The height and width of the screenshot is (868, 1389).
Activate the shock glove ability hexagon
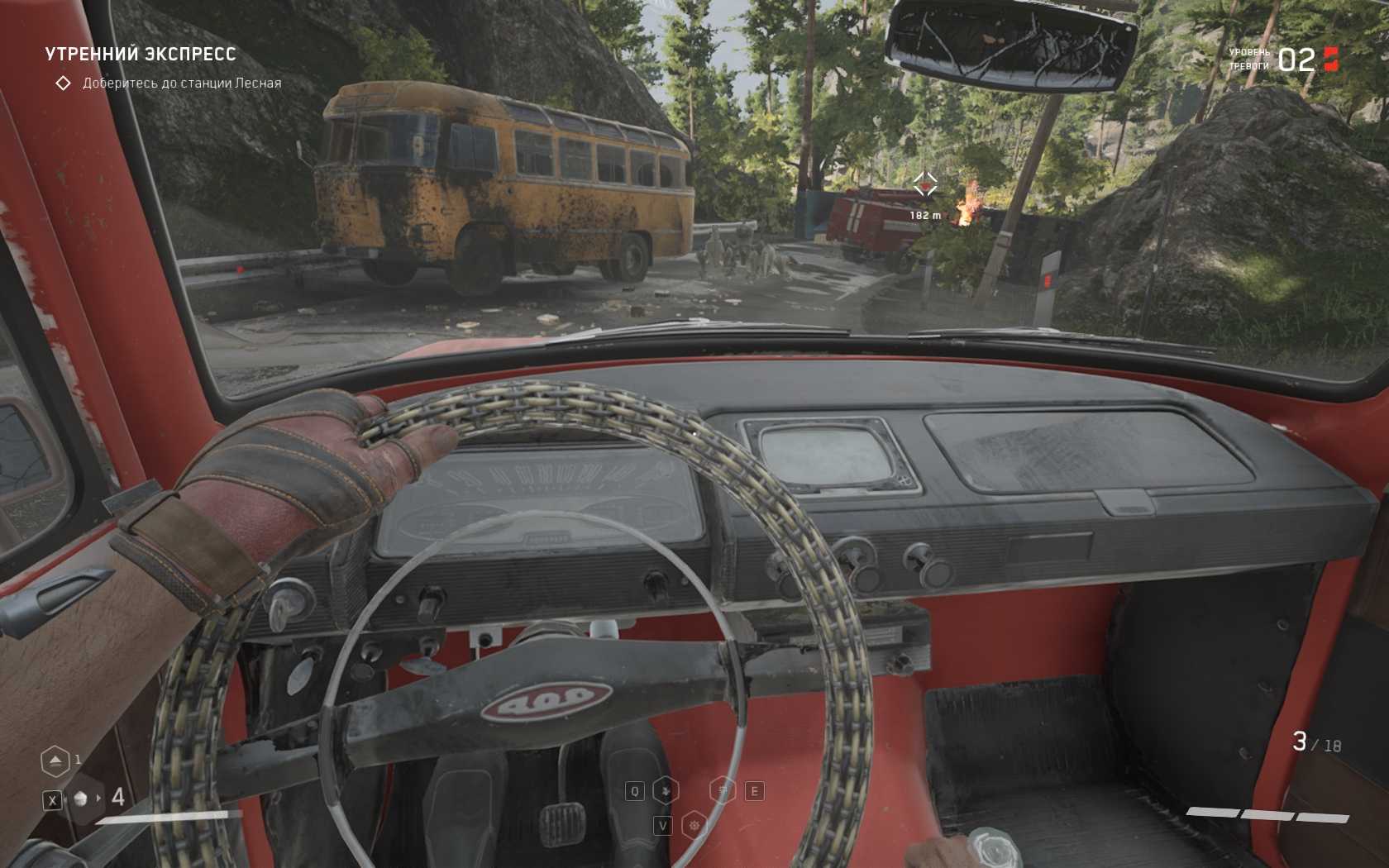pyautogui.click(x=666, y=791)
